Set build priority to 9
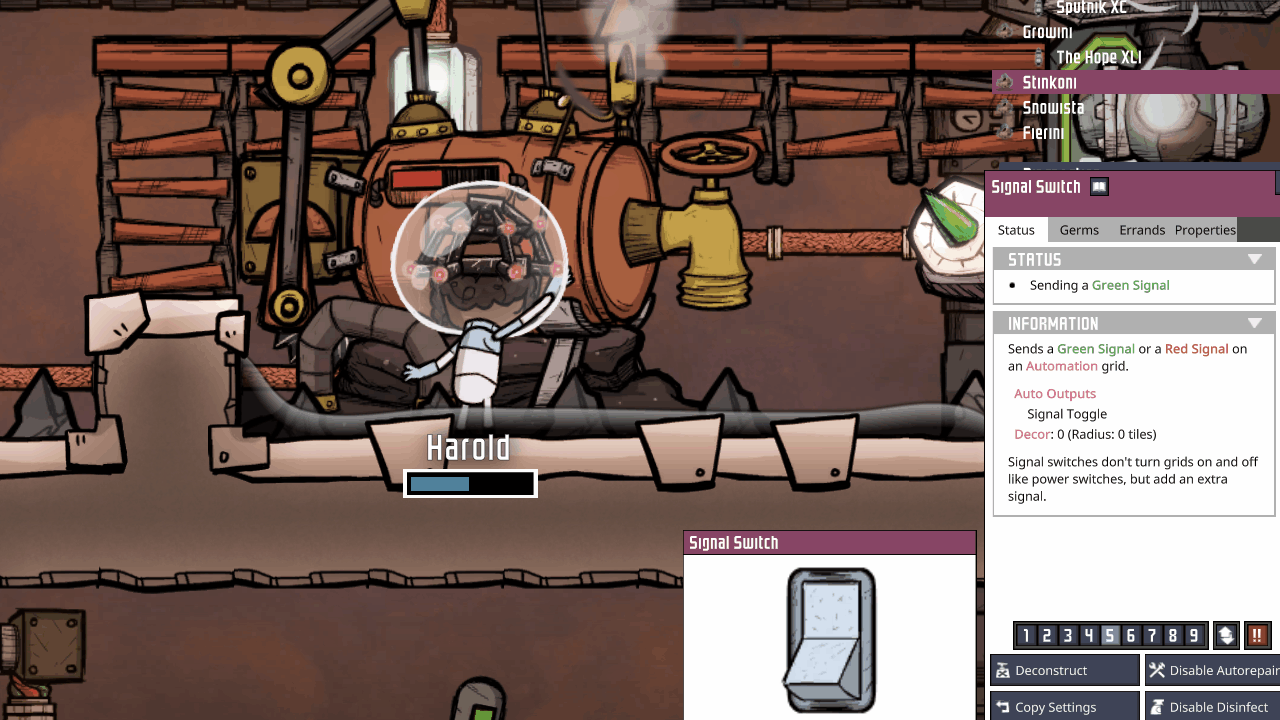 1196,635
